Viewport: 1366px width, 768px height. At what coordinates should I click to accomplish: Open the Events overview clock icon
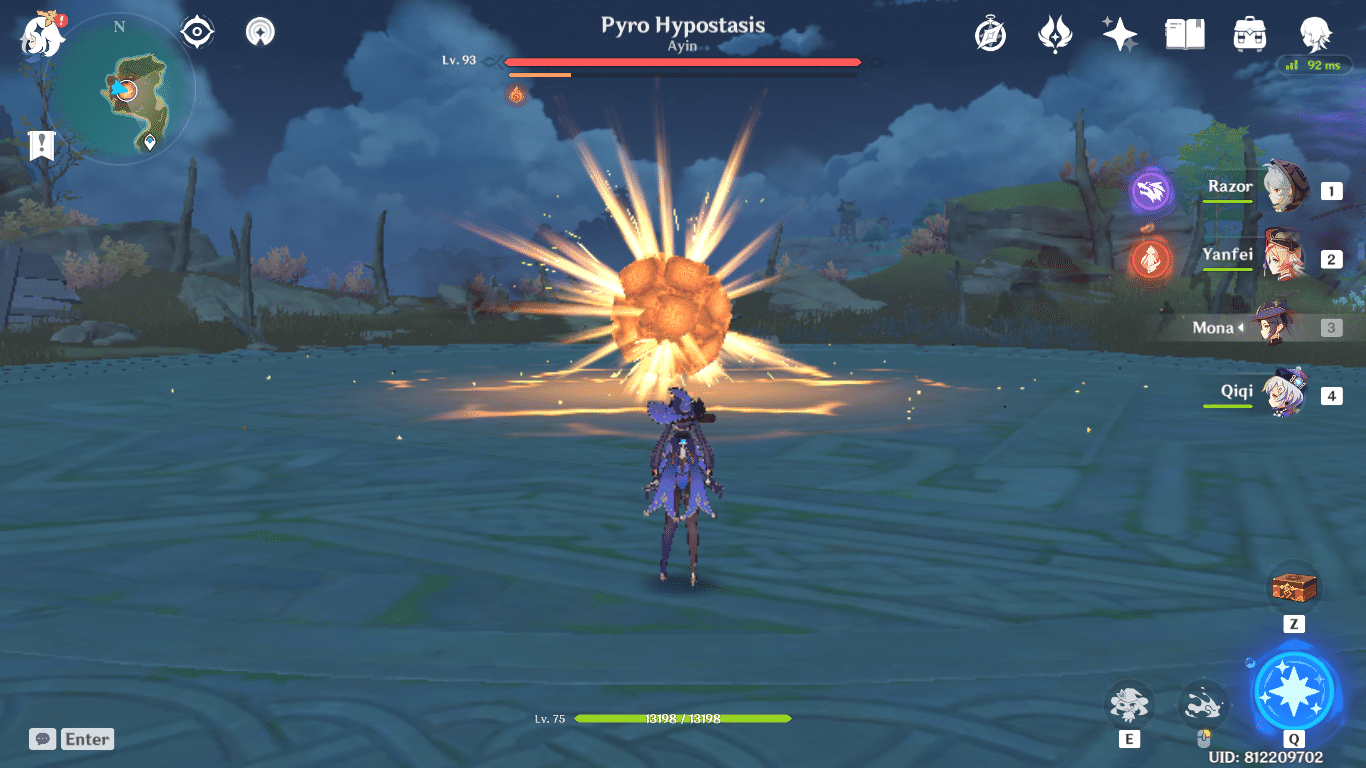coord(989,32)
